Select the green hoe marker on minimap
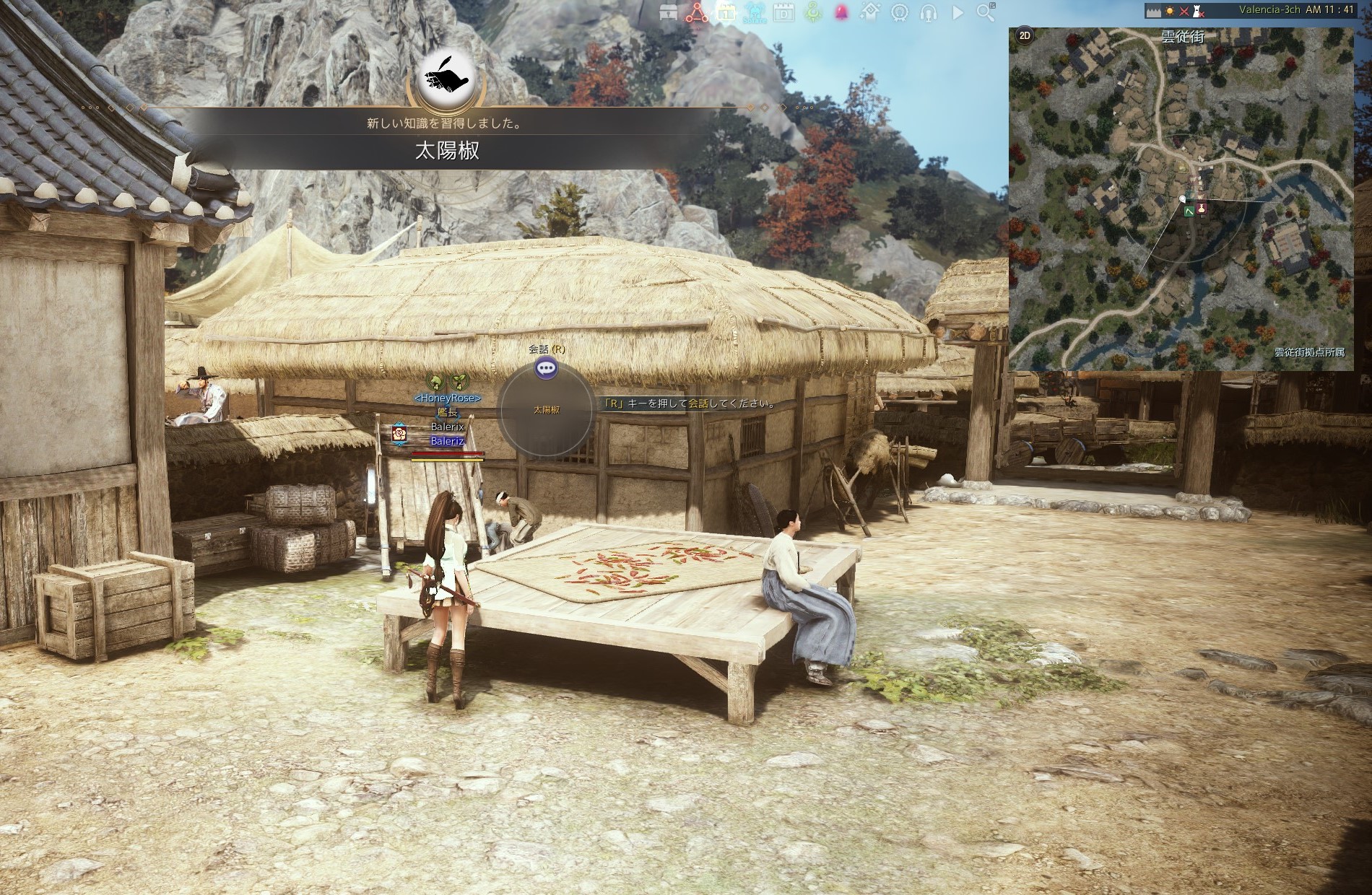Image resolution: width=1372 pixels, height=895 pixels. click(1188, 210)
